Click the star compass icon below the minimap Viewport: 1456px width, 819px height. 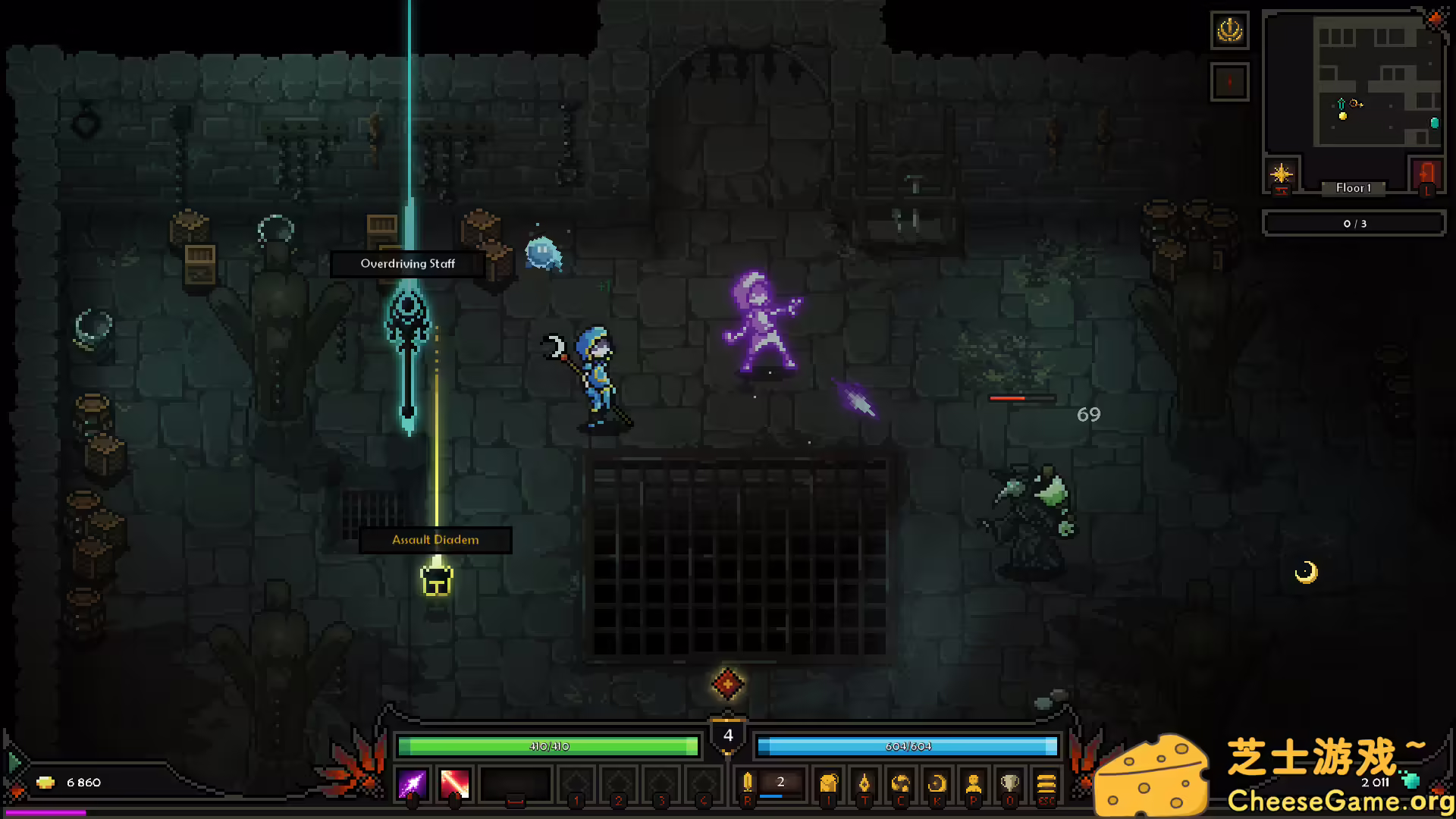(1282, 174)
